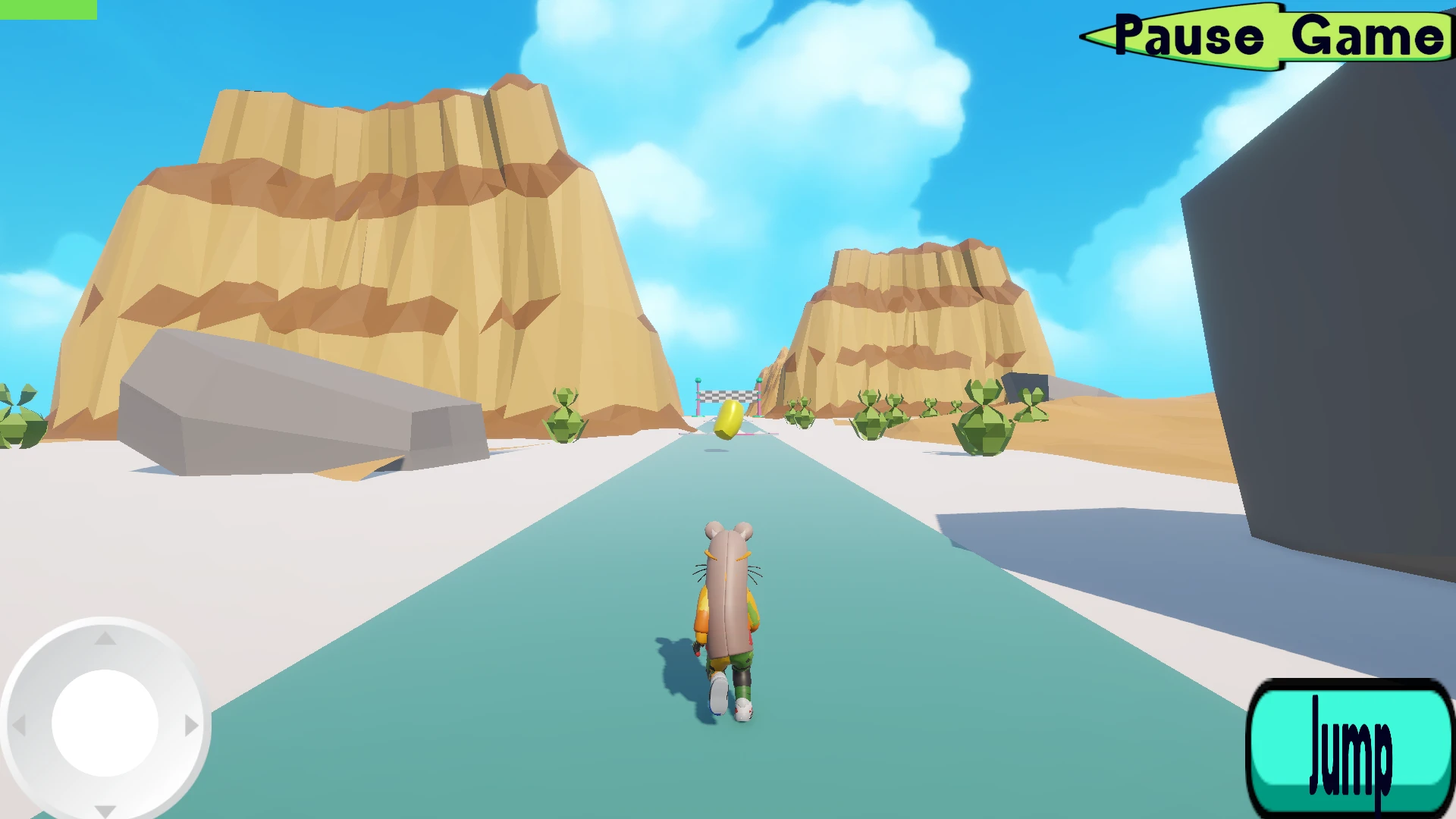Tap the Jump button
The height and width of the screenshot is (819, 1456).
point(1350,749)
